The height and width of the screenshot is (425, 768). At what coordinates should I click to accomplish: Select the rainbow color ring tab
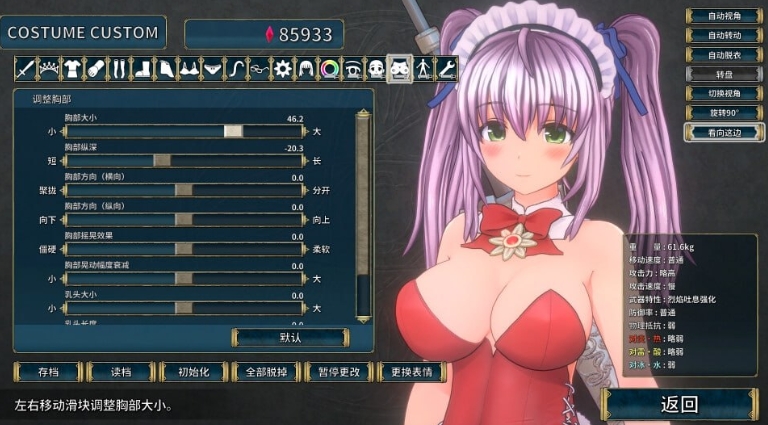(329, 69)
